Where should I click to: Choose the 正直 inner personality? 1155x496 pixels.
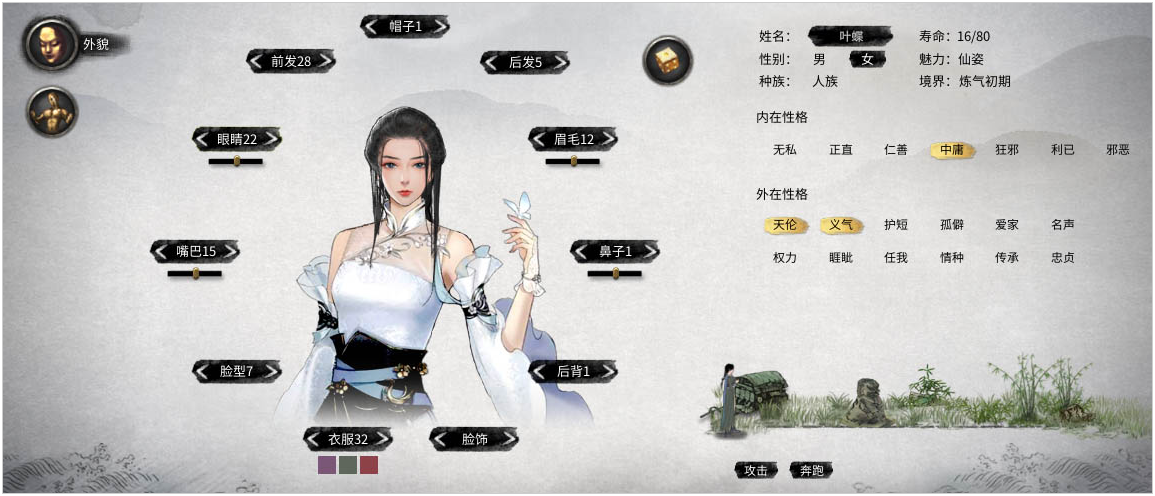[841, 150]
